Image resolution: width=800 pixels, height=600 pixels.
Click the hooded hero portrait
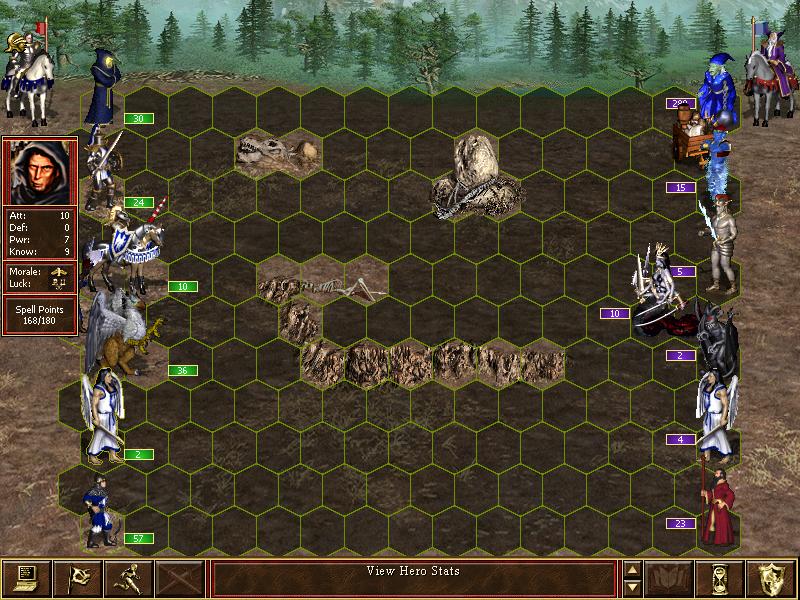coord(39,172)
